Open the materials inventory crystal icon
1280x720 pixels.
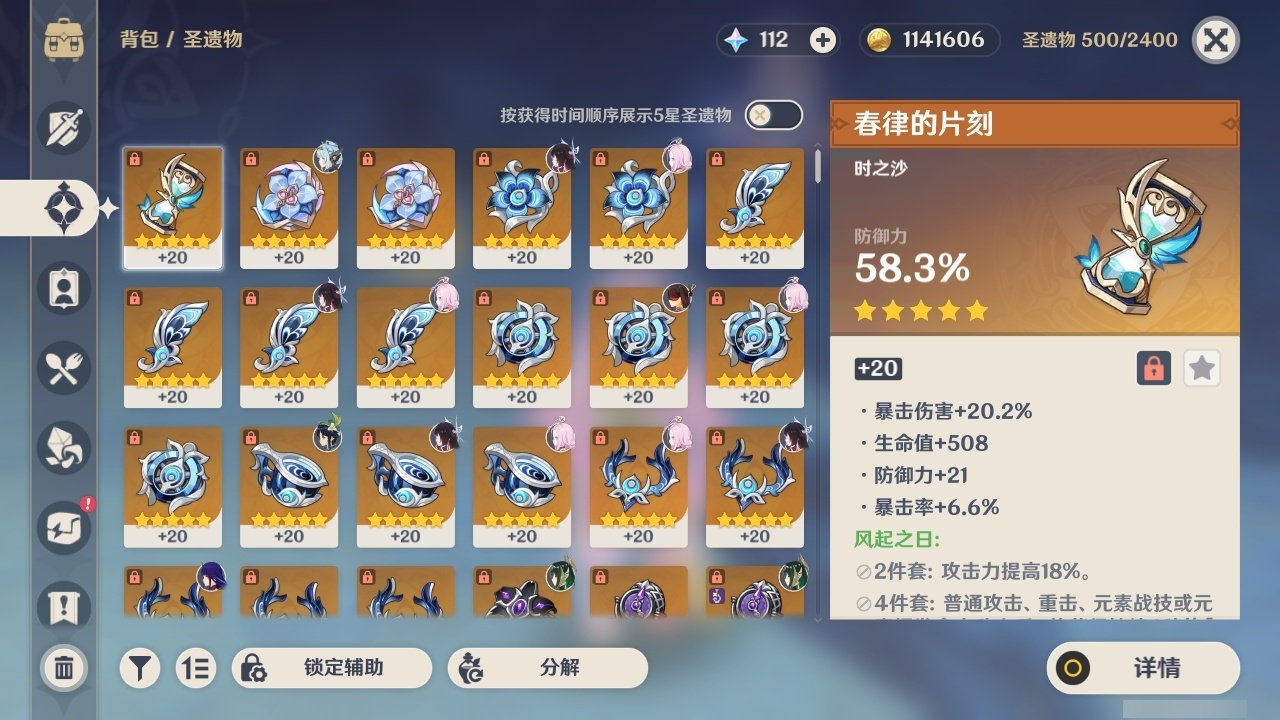63,448
